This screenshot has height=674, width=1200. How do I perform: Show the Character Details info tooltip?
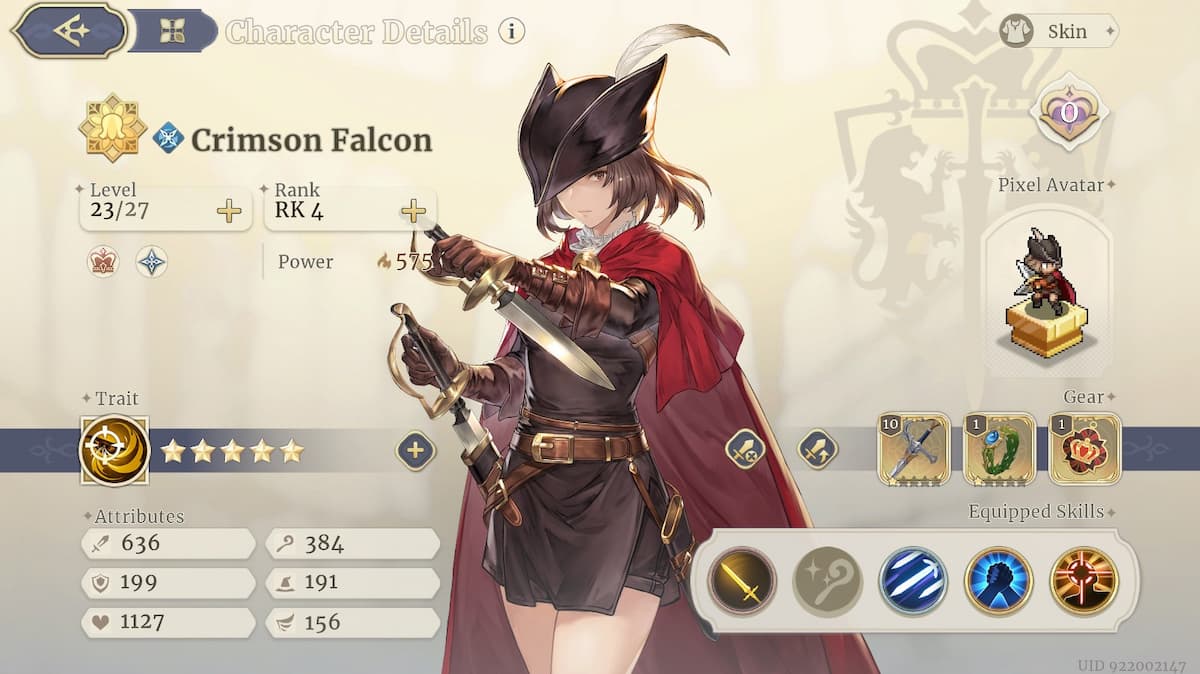(x=511, y=31)
